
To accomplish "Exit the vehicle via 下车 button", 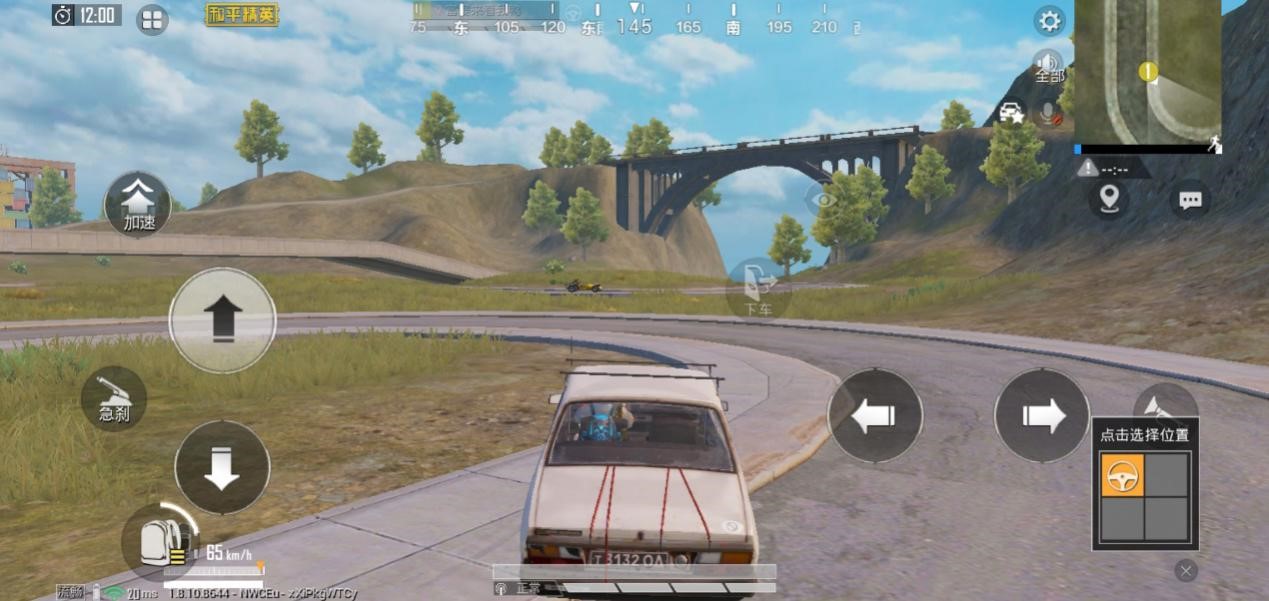I will point(760,288).
